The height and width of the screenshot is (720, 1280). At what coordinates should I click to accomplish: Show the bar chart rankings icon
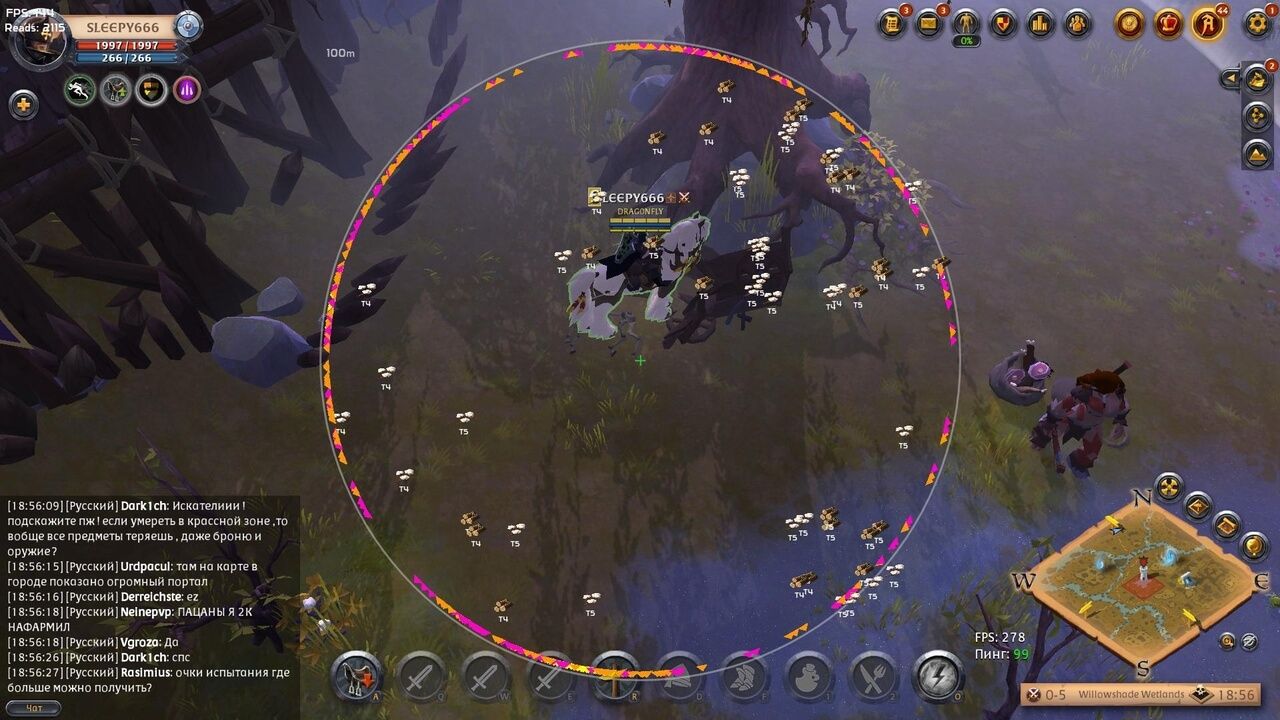click(x=1040, y=23)
